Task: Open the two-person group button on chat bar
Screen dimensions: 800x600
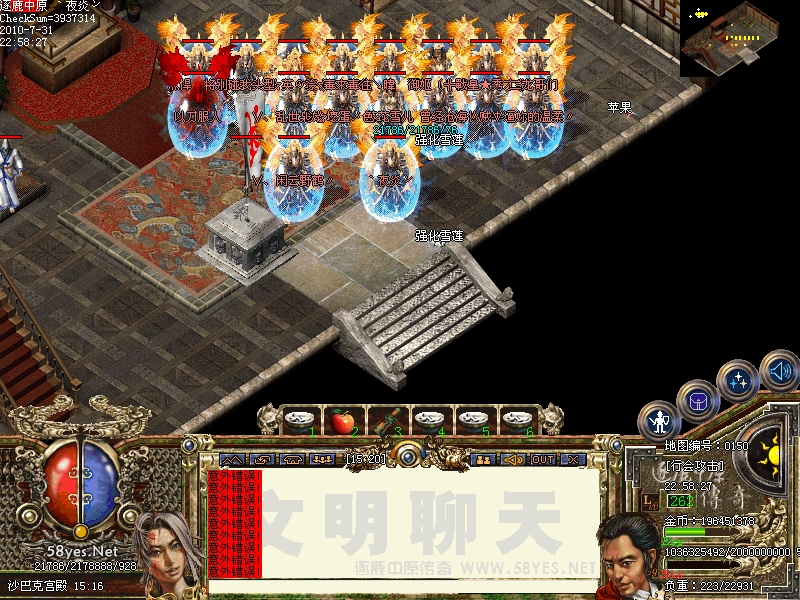Action: pyautogui.click(x=483, y=459)
